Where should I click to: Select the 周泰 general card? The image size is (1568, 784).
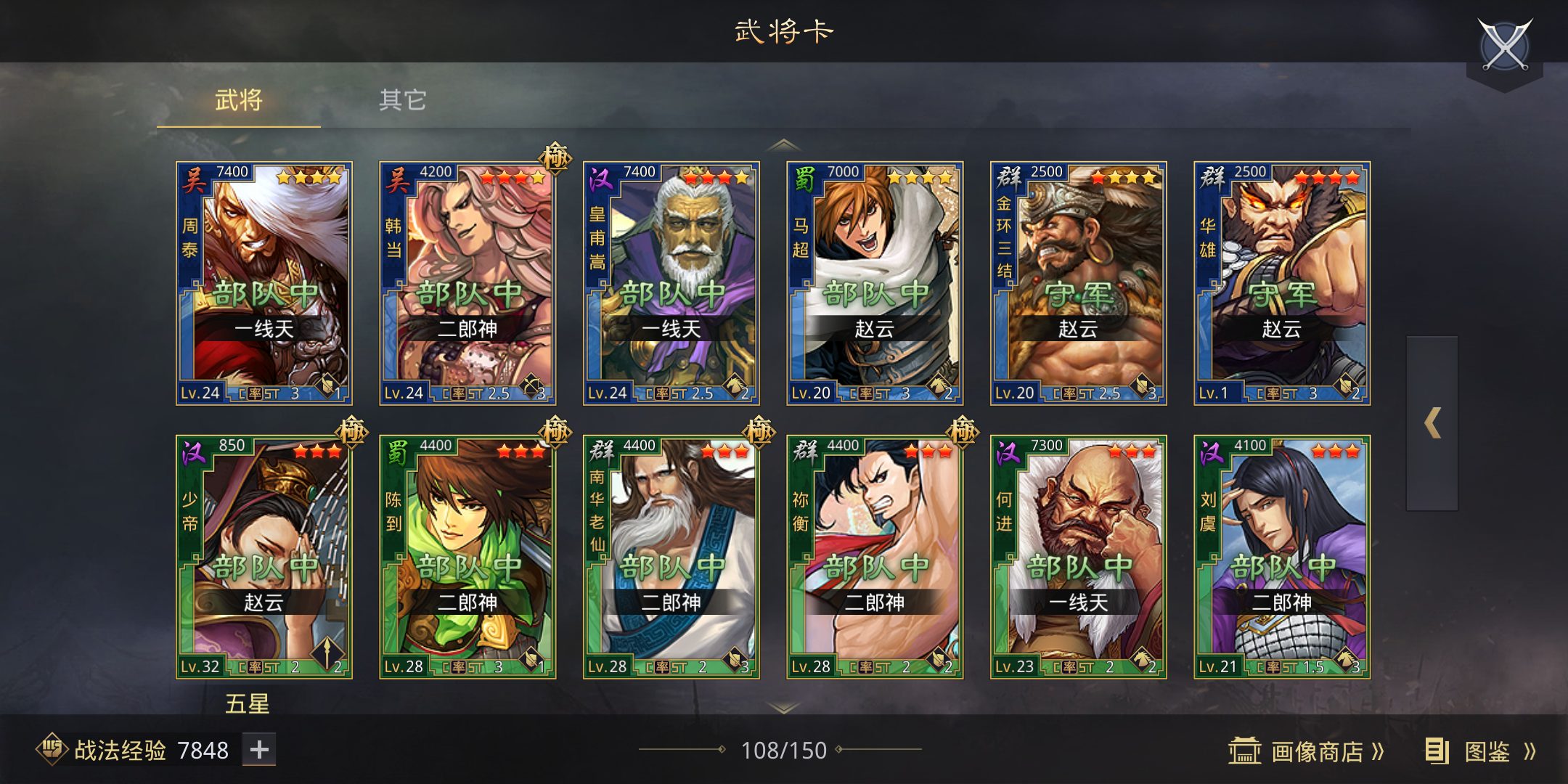[264, 283]
